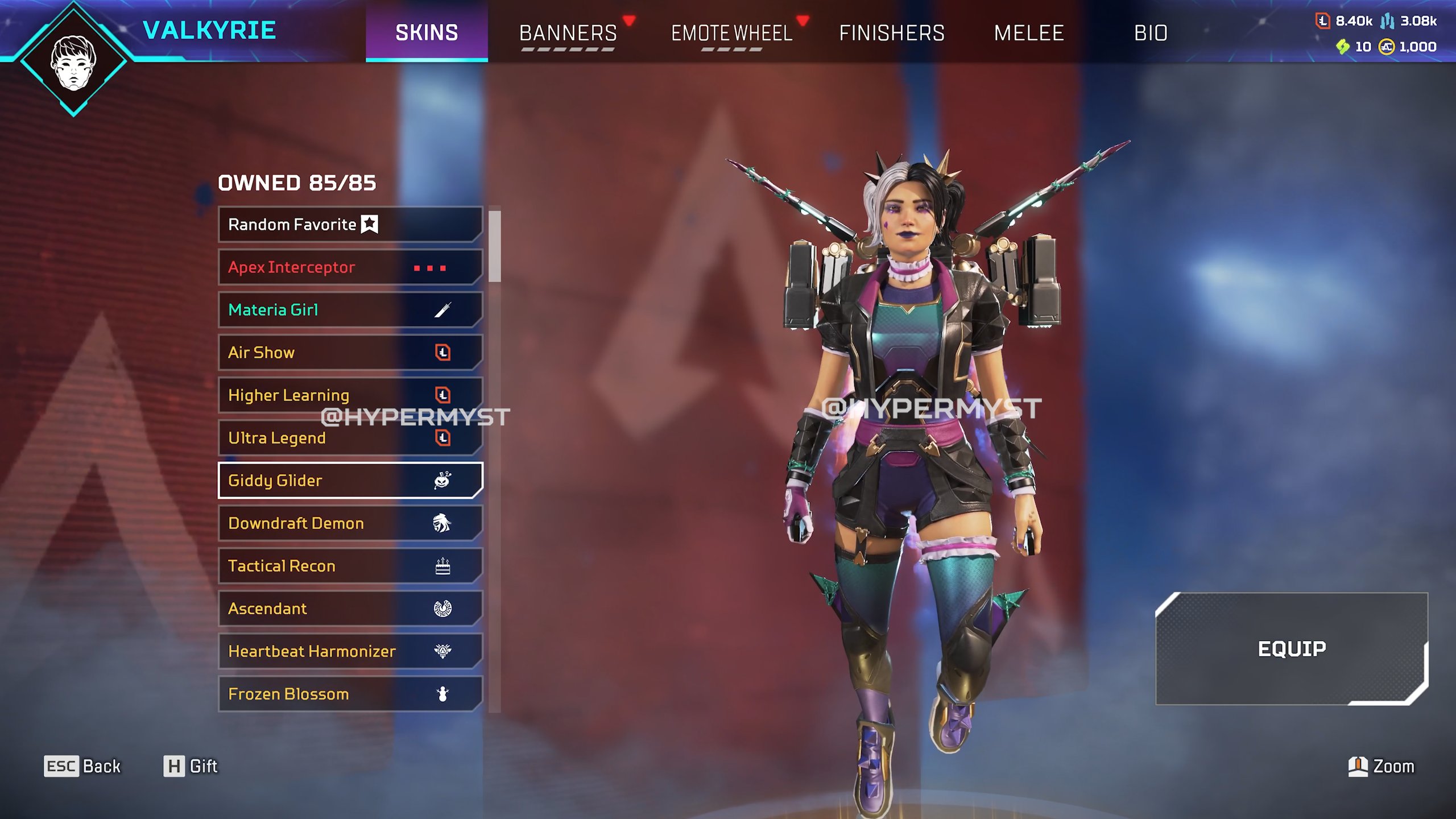Choose the Ascendant skin
Screen dimensions: 1456x819
coord(350,609)
